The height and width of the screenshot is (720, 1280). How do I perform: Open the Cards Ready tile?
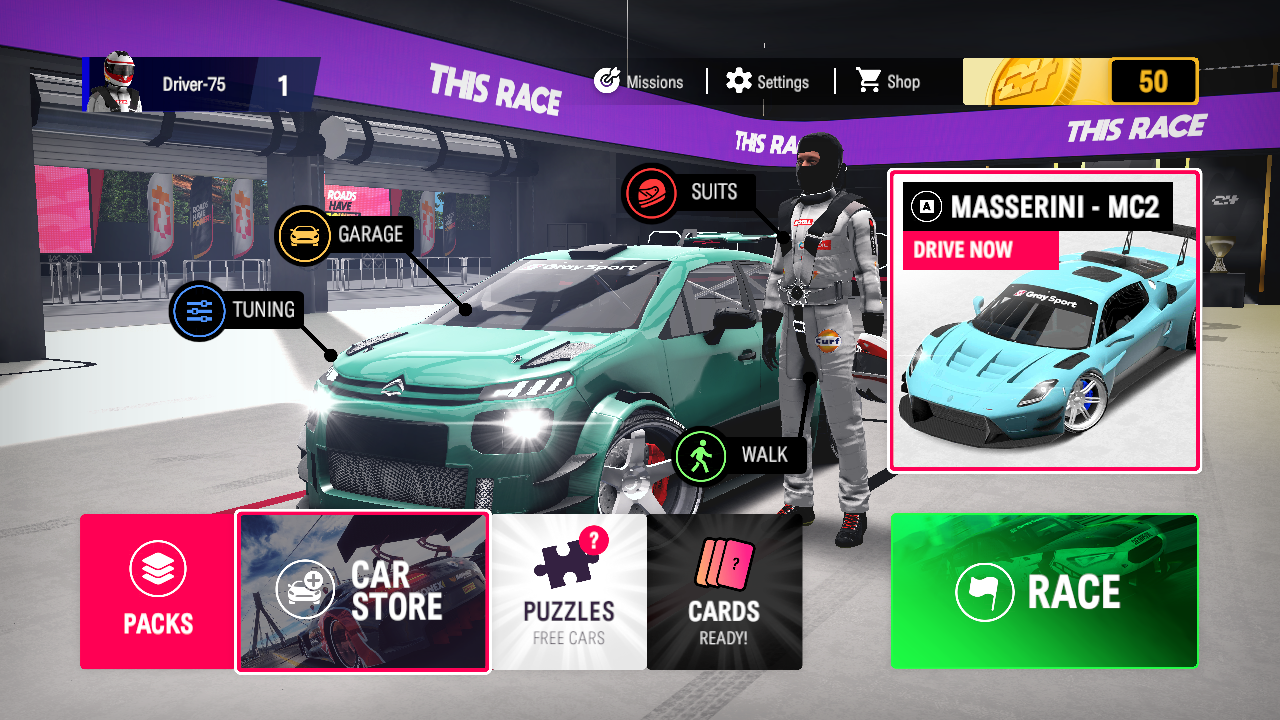coord(724,591)
